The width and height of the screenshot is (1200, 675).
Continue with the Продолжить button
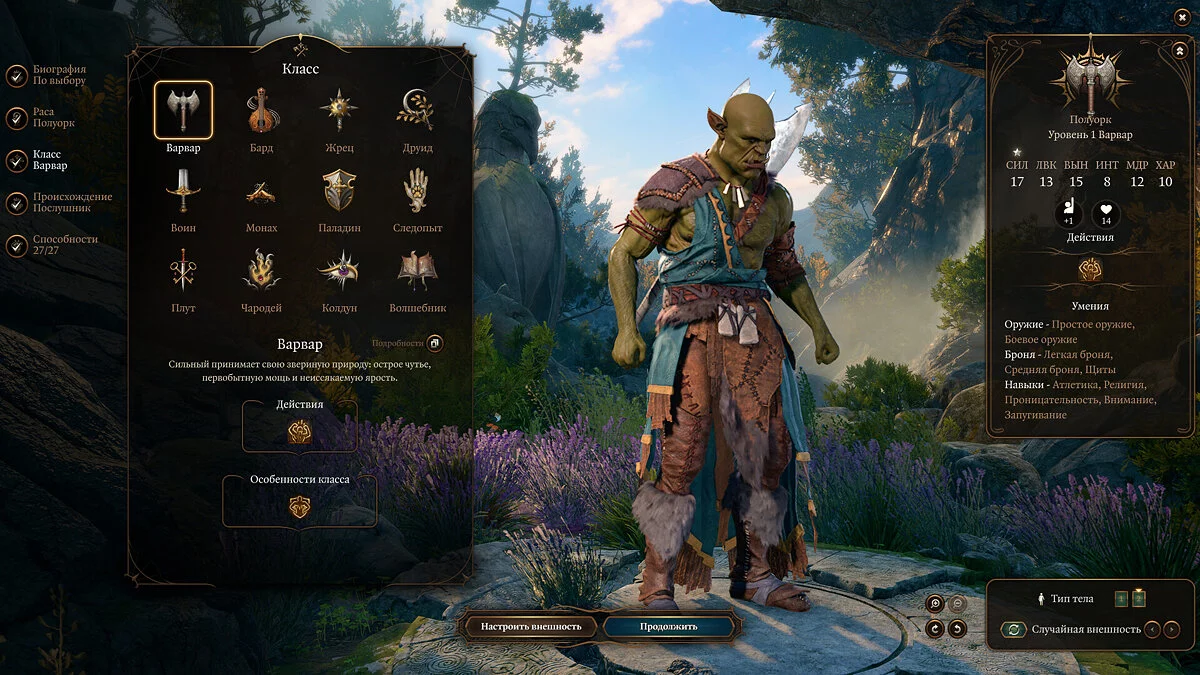click(670, 627)
